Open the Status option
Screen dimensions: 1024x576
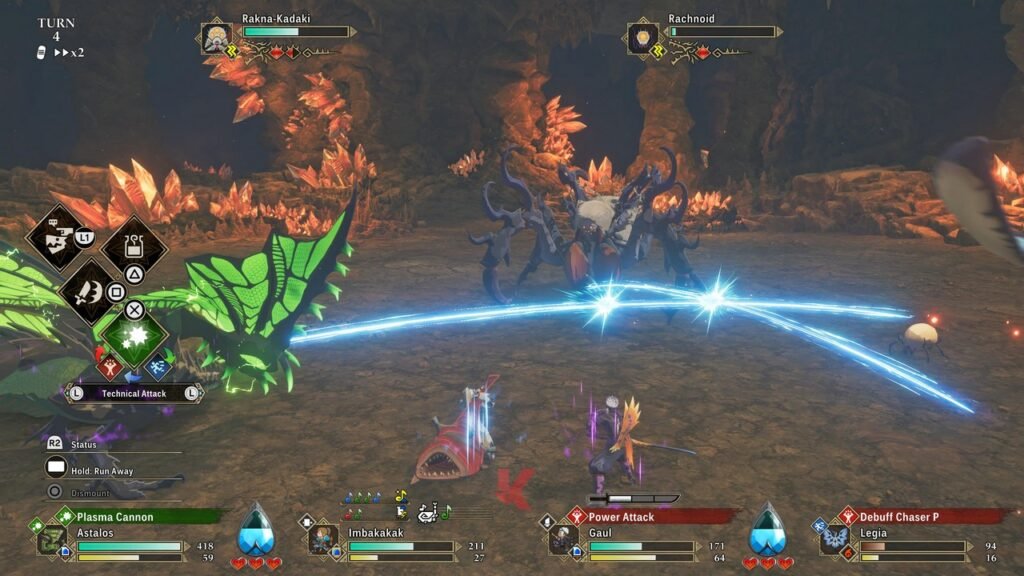(x=84, y=444)
